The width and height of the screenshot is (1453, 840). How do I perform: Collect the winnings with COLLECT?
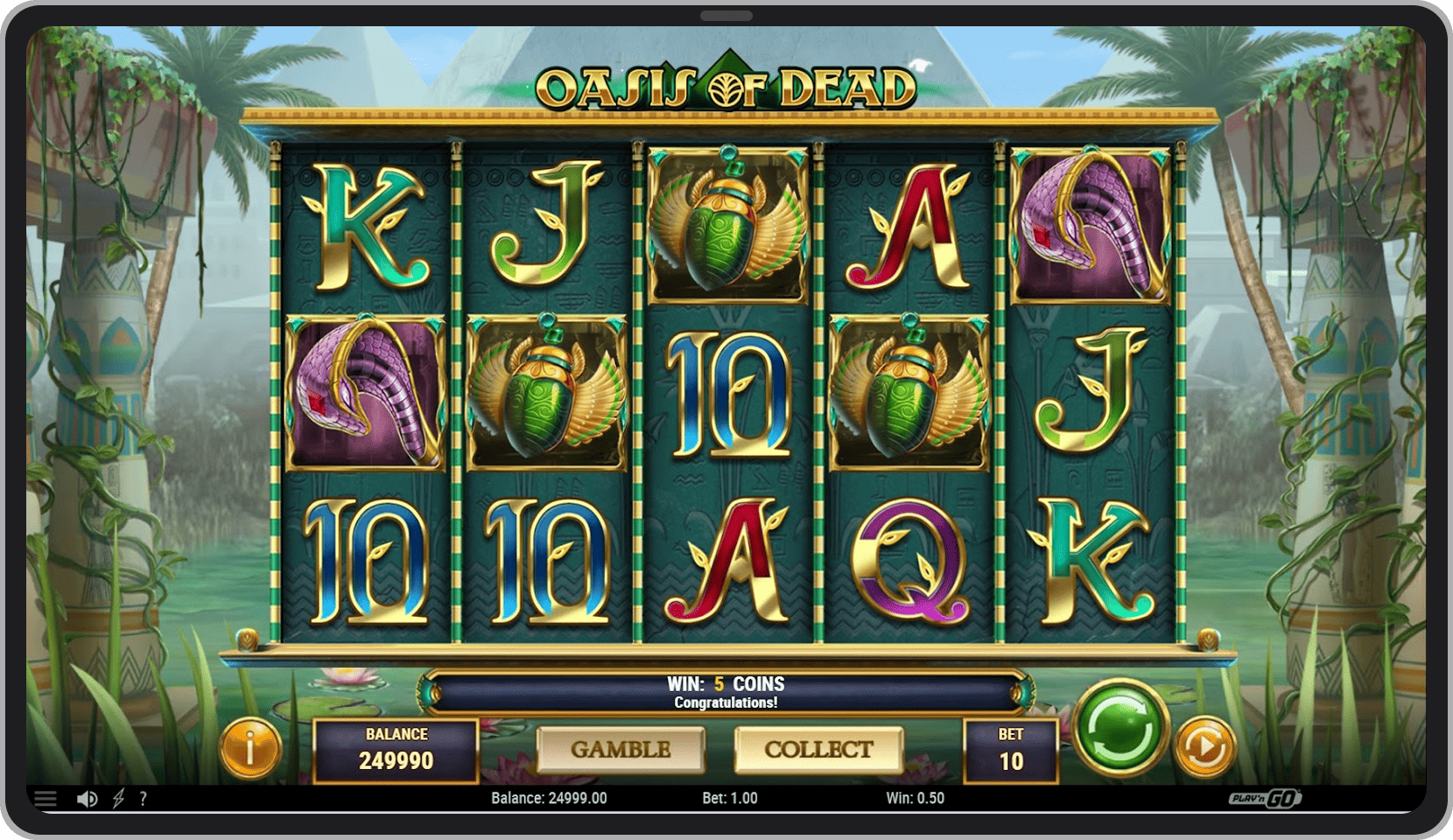818,750
